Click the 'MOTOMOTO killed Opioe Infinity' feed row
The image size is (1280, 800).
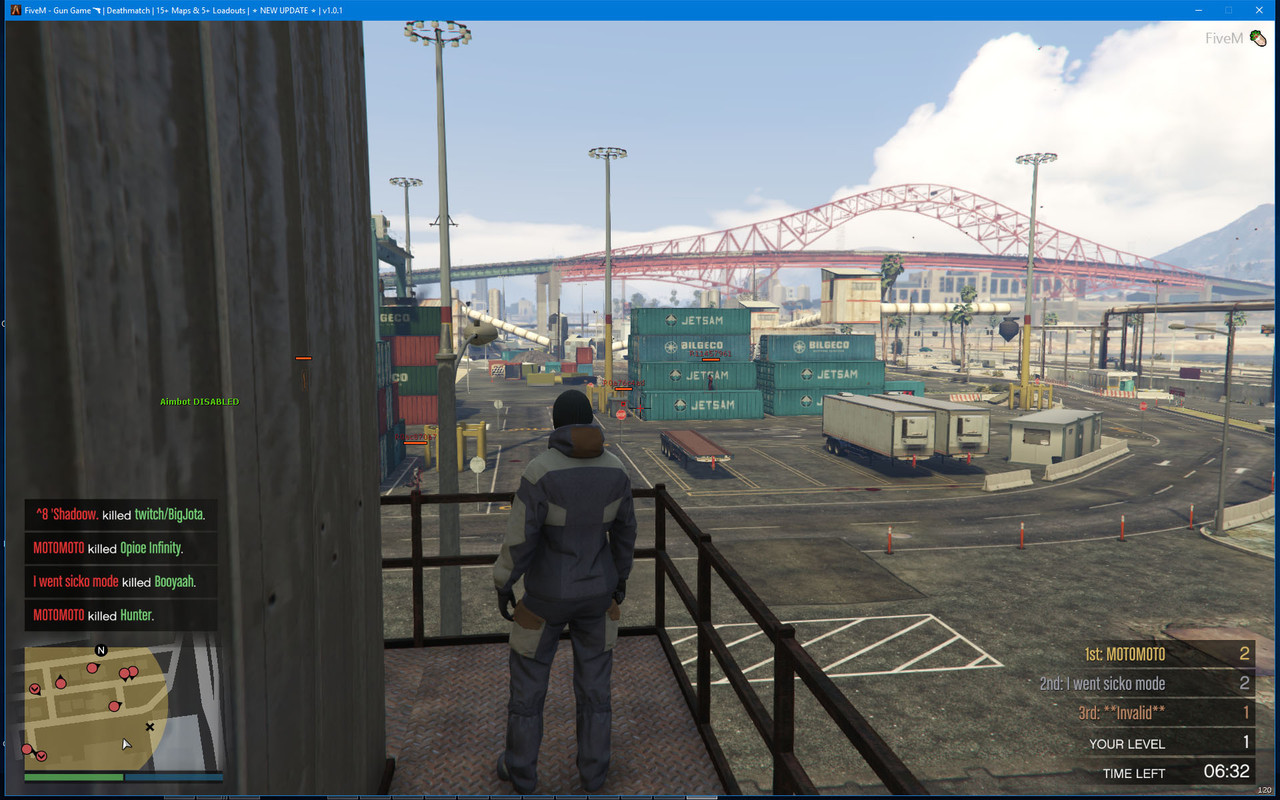tap(120, 548)
